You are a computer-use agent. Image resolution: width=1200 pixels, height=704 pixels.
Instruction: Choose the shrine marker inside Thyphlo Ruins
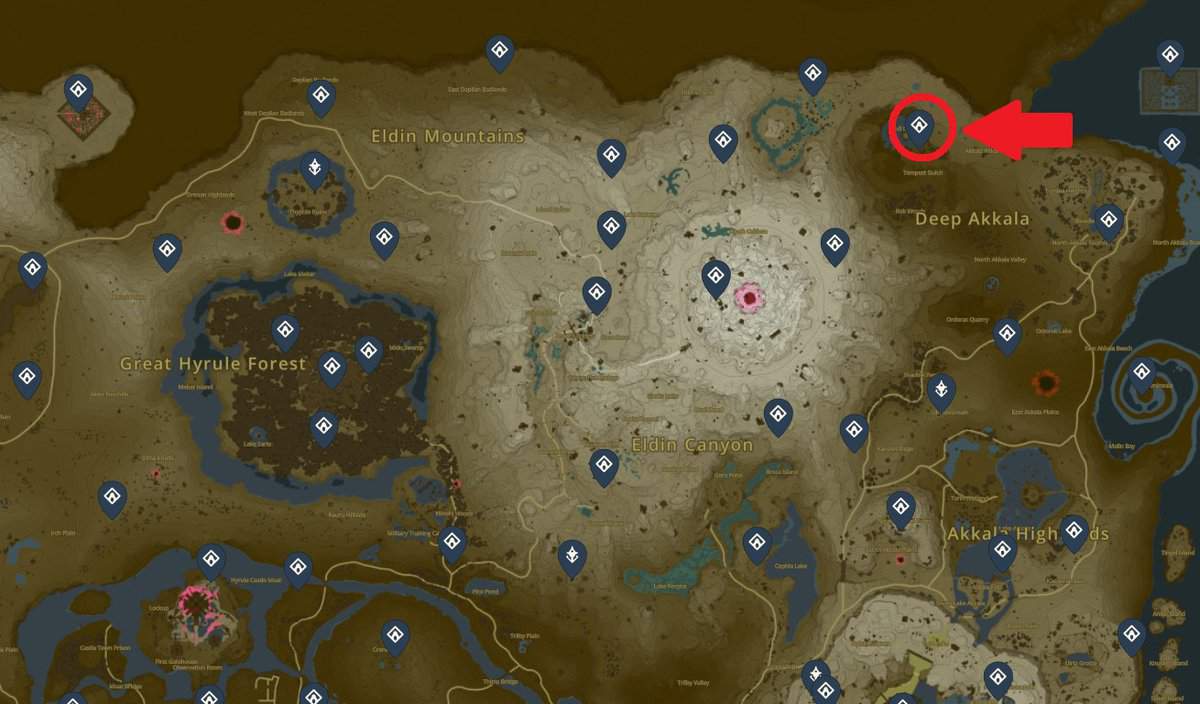click(315, 168)
